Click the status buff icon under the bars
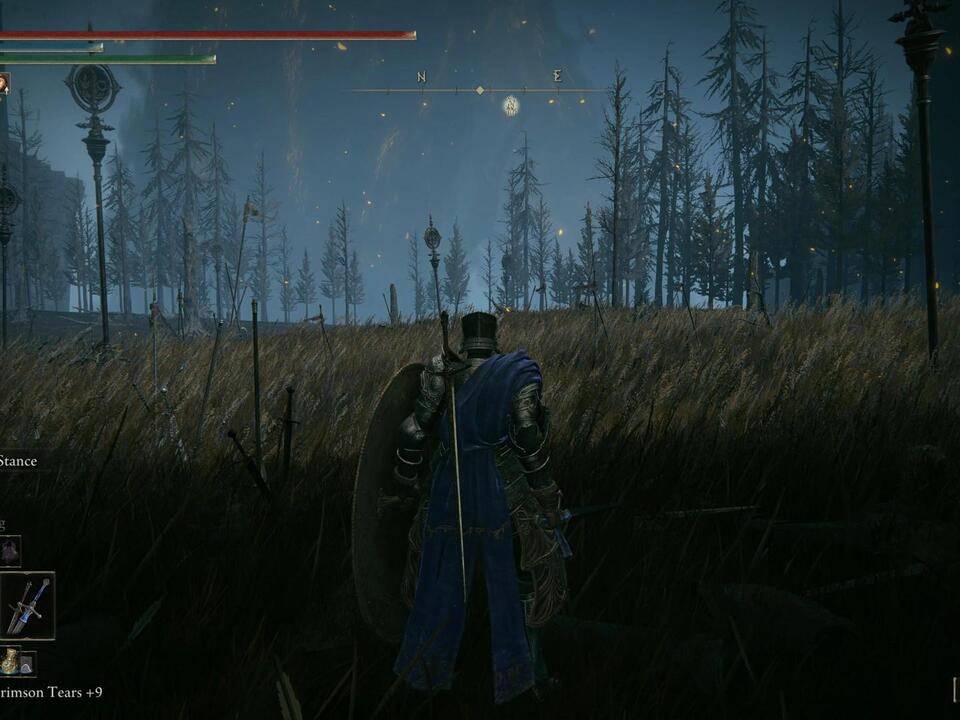Screen dimensions: 960x720 (4, 84)
